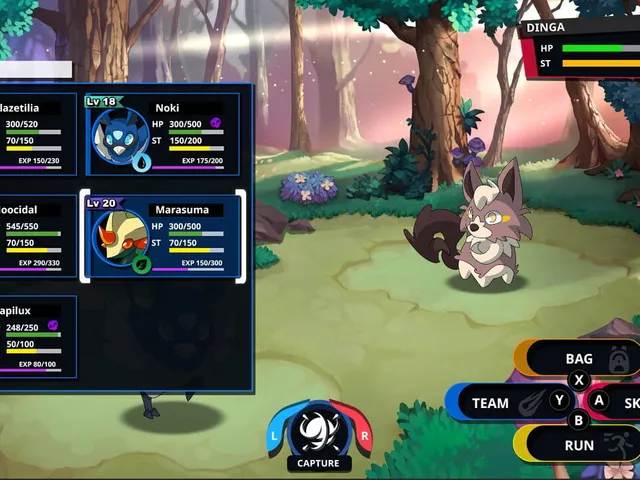Pick the Toocidal team card
This screenshot has height=480, width=640.
(x=38, y=236)
